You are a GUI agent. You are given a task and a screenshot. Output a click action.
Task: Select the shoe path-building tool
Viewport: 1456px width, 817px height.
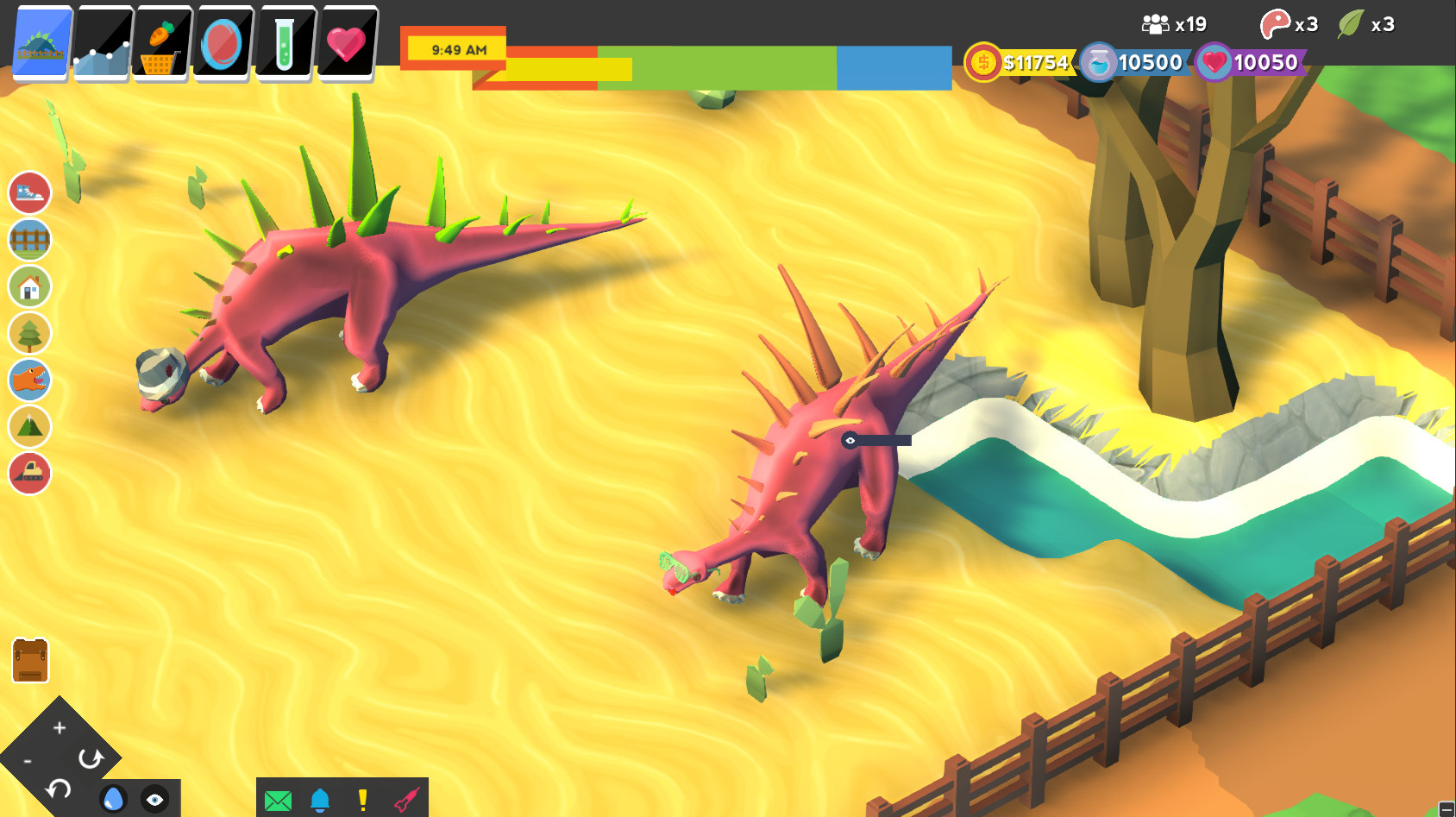[29, 192]
